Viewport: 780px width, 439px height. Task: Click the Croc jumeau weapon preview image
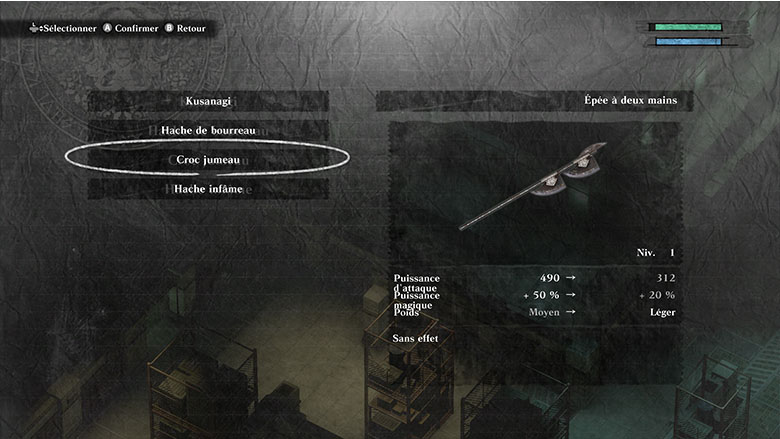pos(534,186)
